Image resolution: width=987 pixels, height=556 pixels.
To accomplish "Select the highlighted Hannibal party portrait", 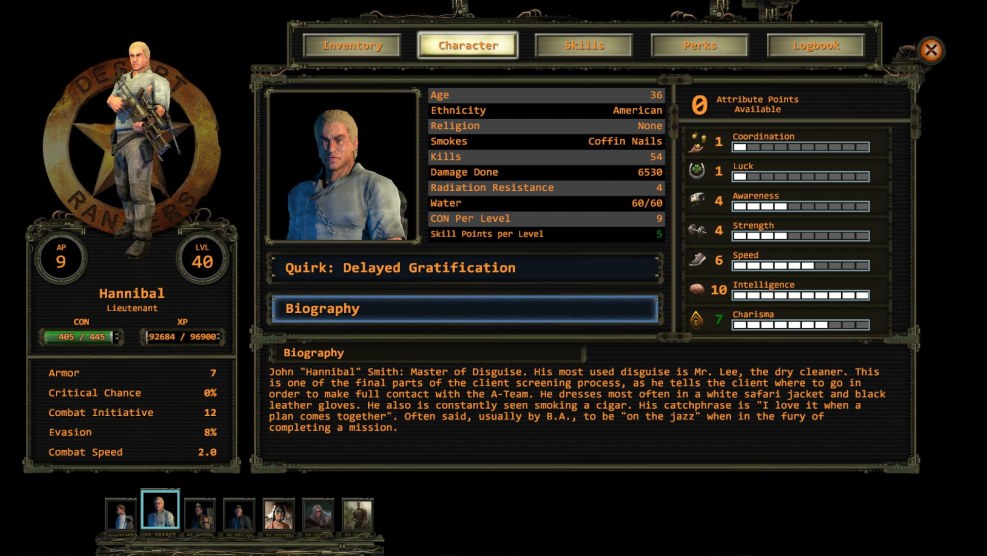I will click(159, 512).
